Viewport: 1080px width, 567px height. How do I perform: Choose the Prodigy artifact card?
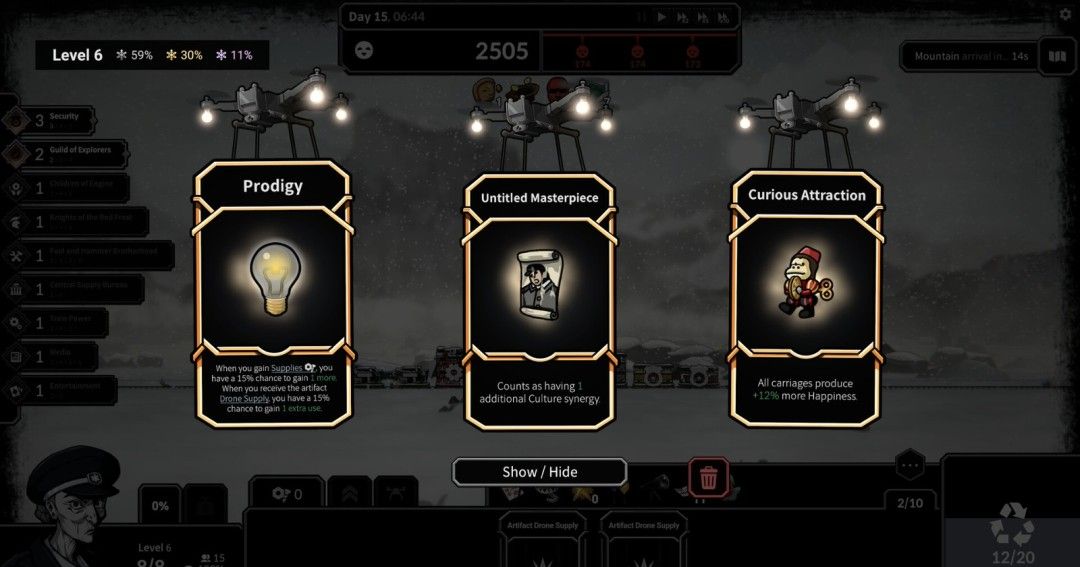pos(272,292)
